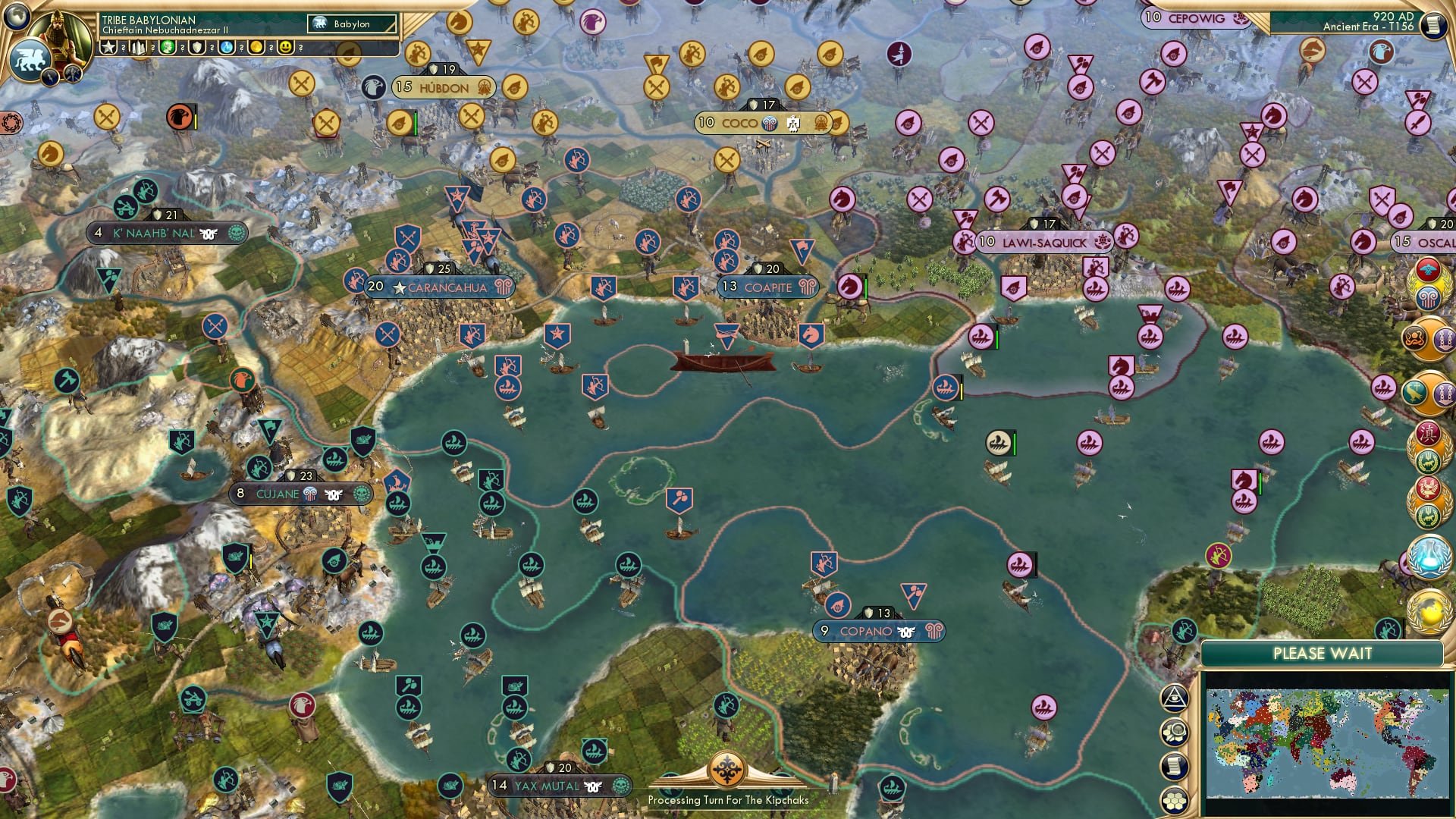1456x819 pixels.
Task: Click the green culture portrait icon
Action: (167, 48)
